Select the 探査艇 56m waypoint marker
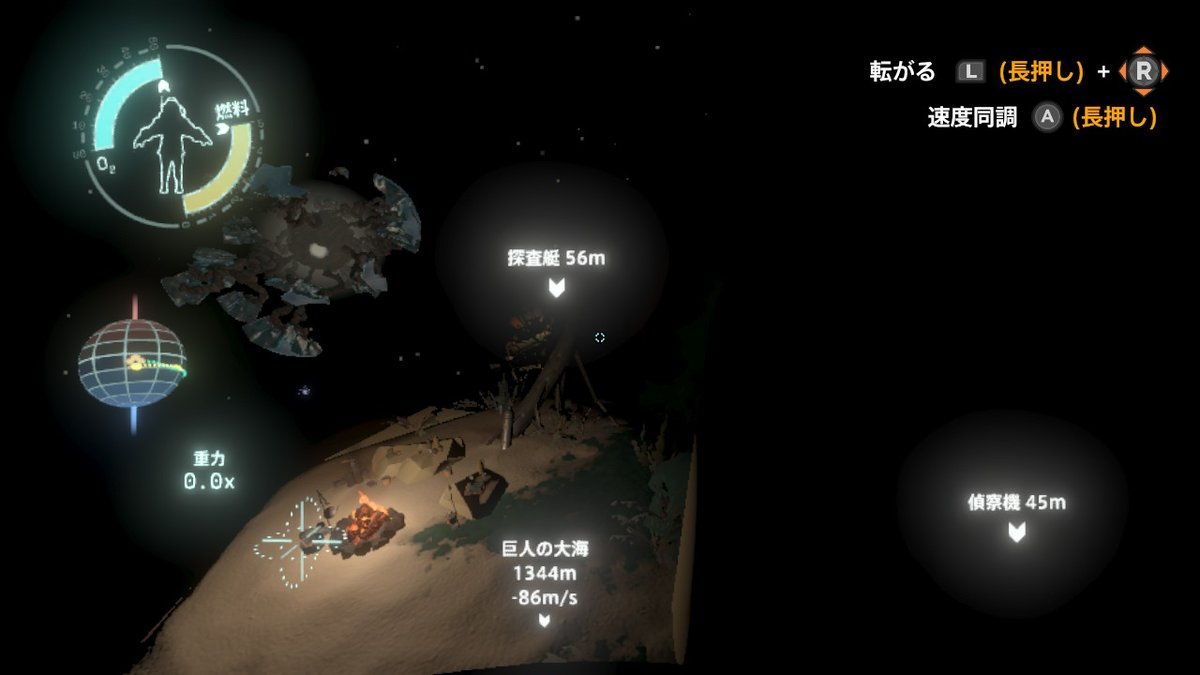The height and width of the screenshot is (675, 1200). point(556,289)
